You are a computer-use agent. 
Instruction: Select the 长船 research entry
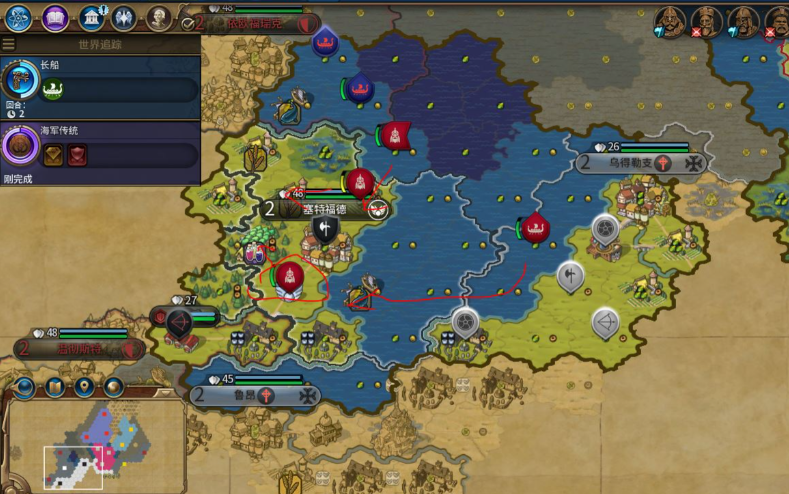point(100,82)
